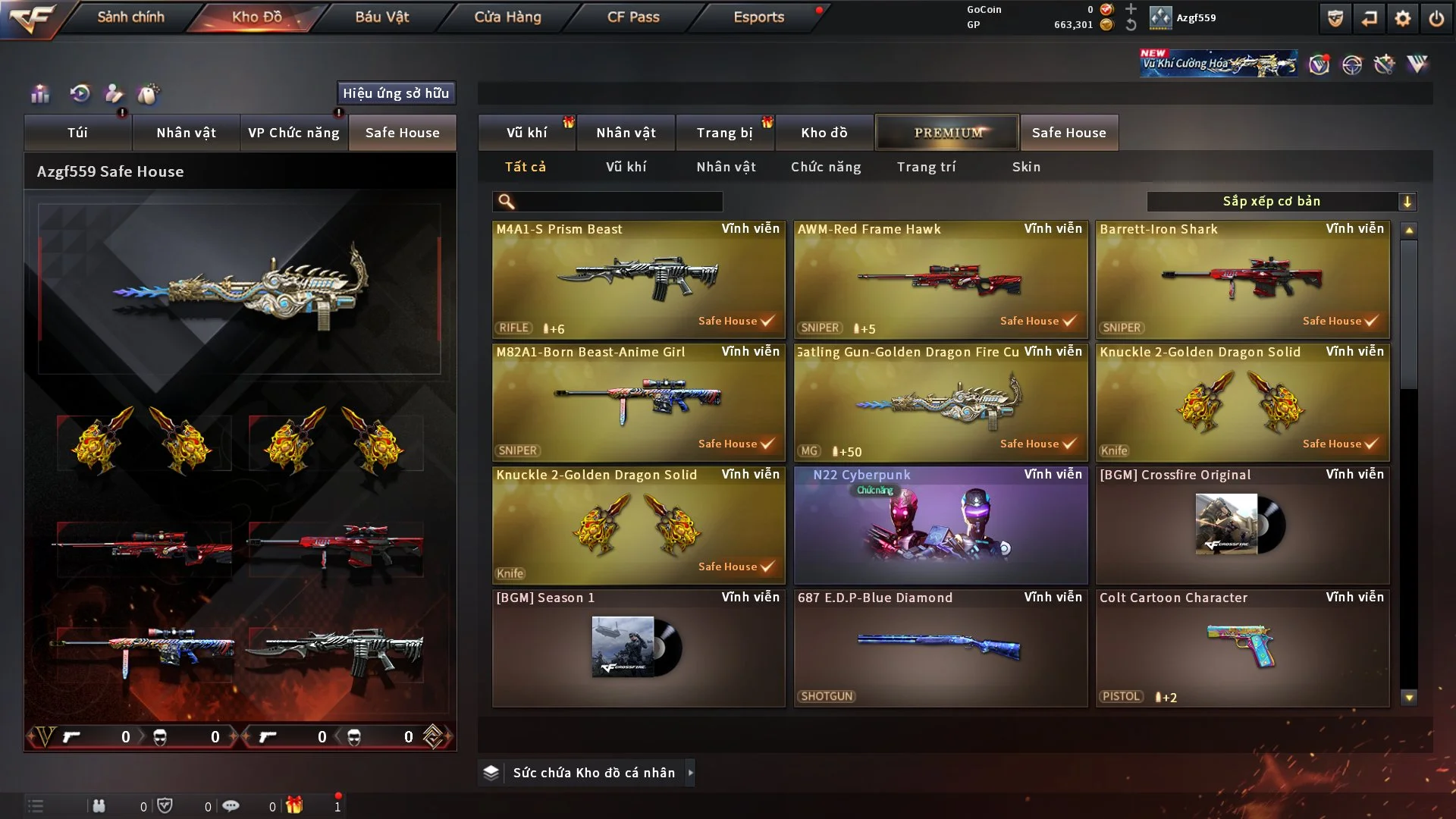Image resolution: width=1456 pixels, height=819 pixels.
Task: Open the Esports menu
Action: click(758, 17)
